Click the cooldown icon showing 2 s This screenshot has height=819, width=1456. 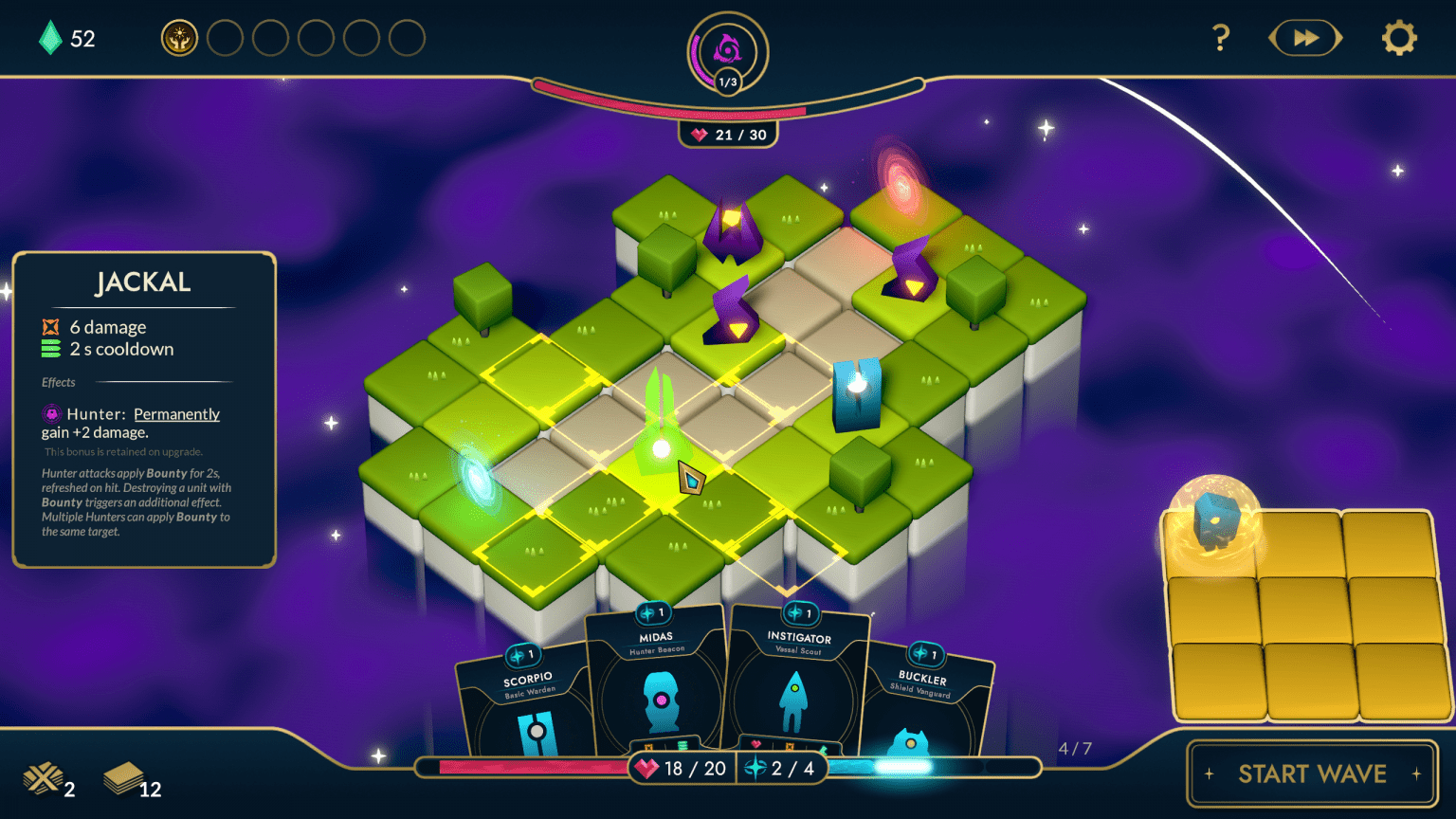click(50, 349)
